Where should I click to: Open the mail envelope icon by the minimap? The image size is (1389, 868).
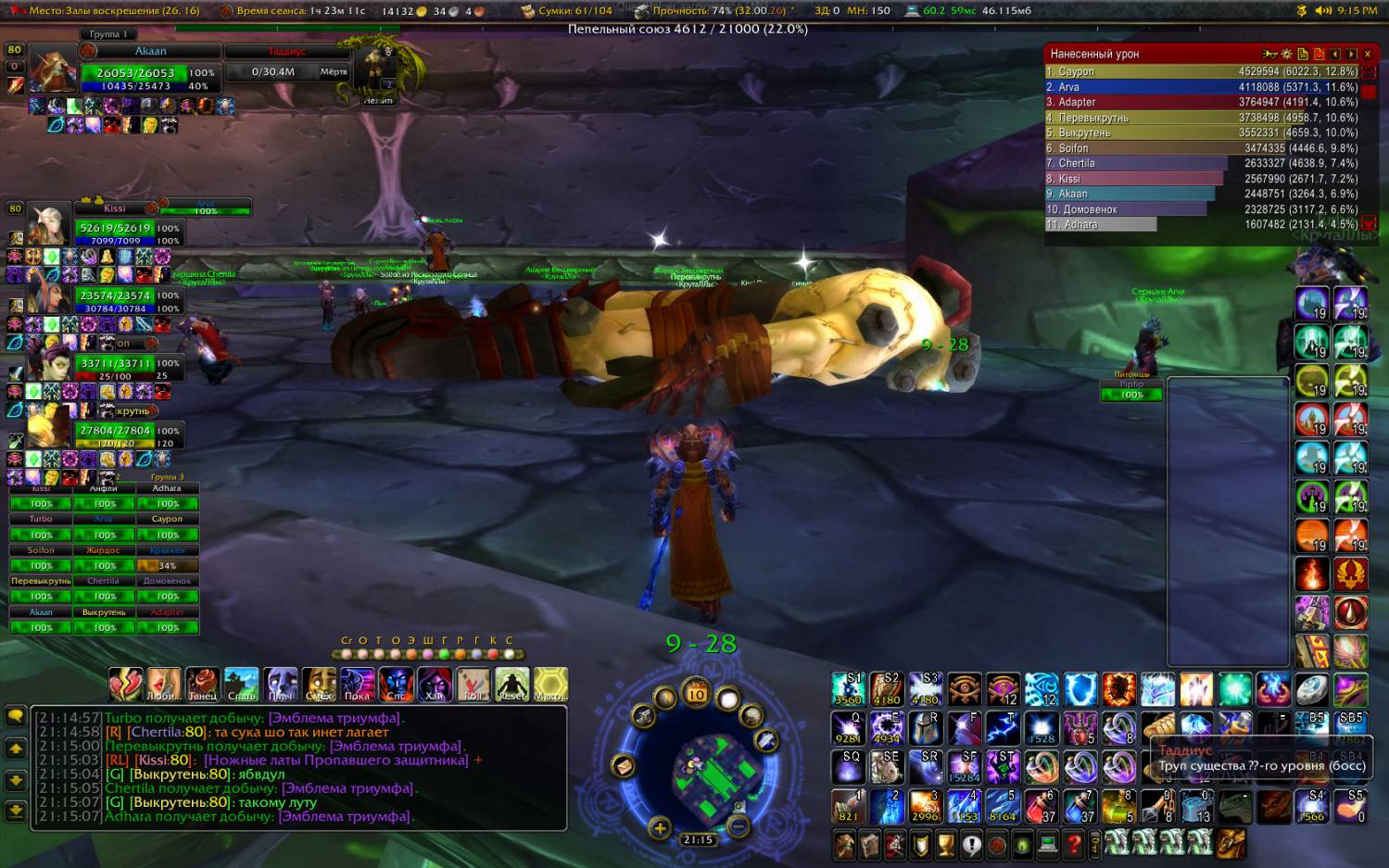(x=623, y=766)
